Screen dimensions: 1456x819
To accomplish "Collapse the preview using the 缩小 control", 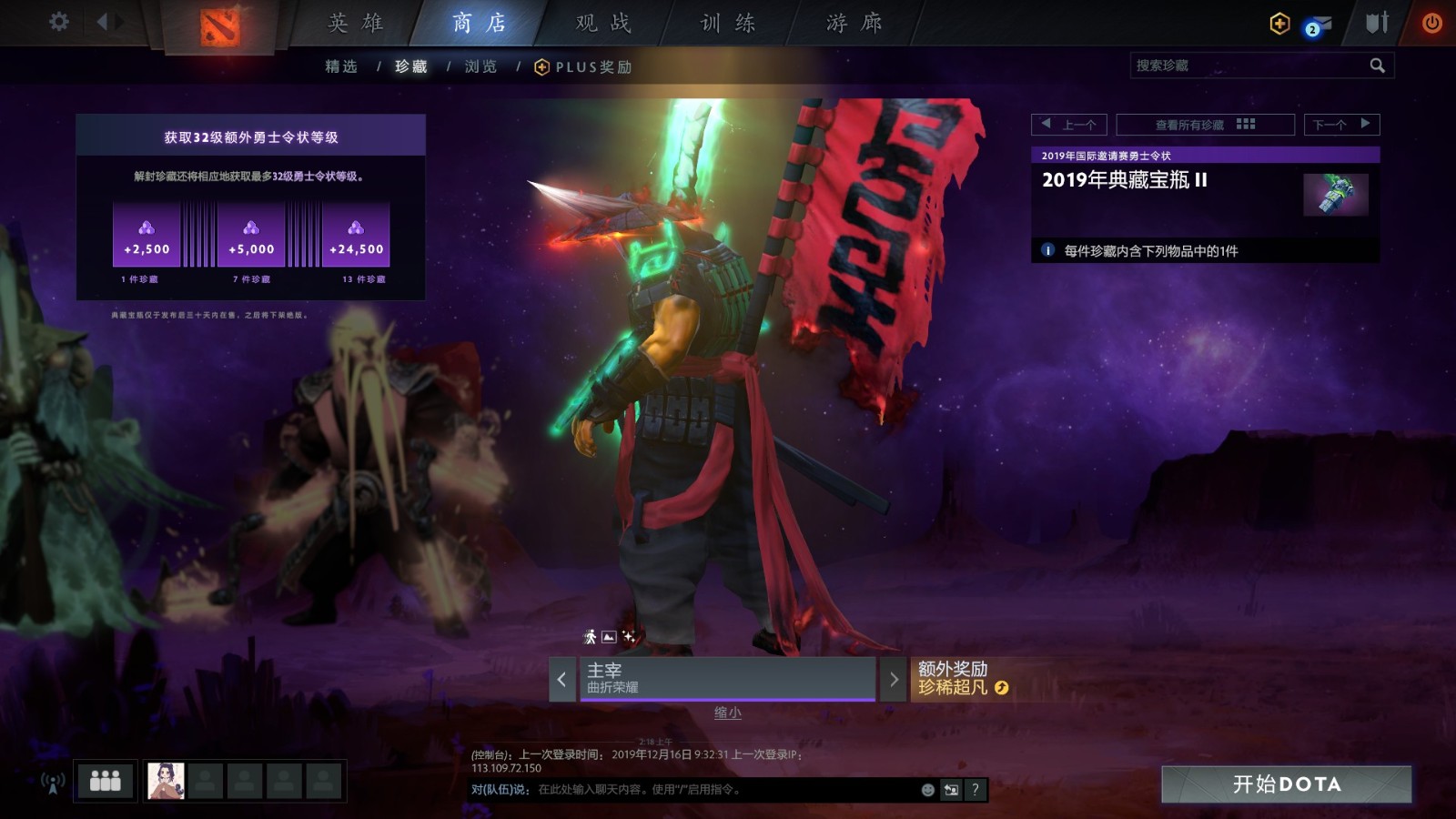I will (x=728, y=713).
